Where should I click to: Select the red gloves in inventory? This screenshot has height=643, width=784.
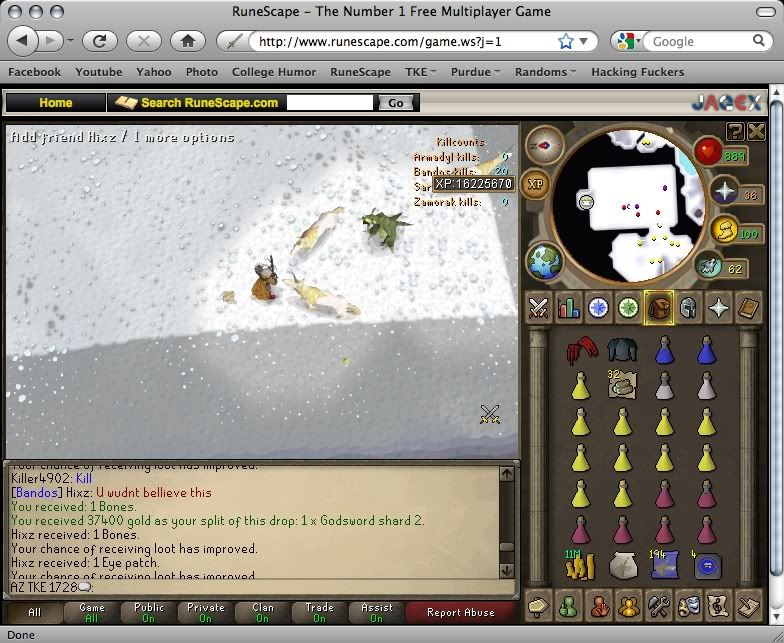578,350
